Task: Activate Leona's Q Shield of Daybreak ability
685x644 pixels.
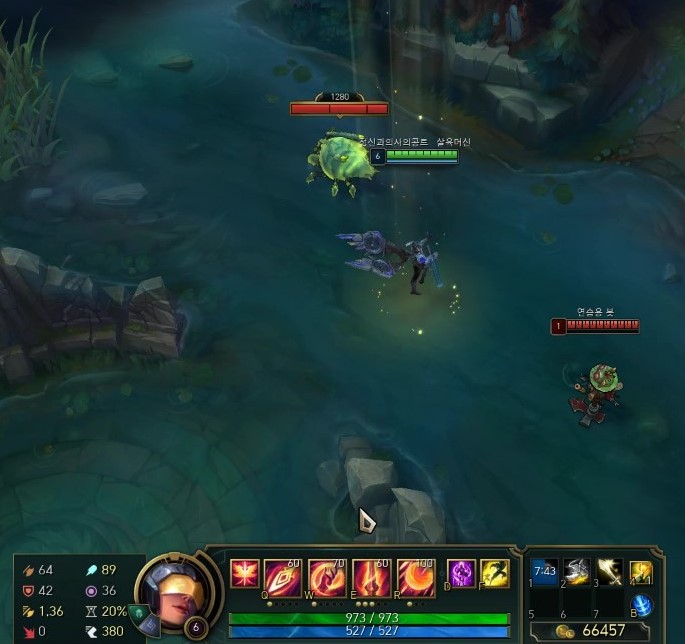Action: tap(282, 578)
